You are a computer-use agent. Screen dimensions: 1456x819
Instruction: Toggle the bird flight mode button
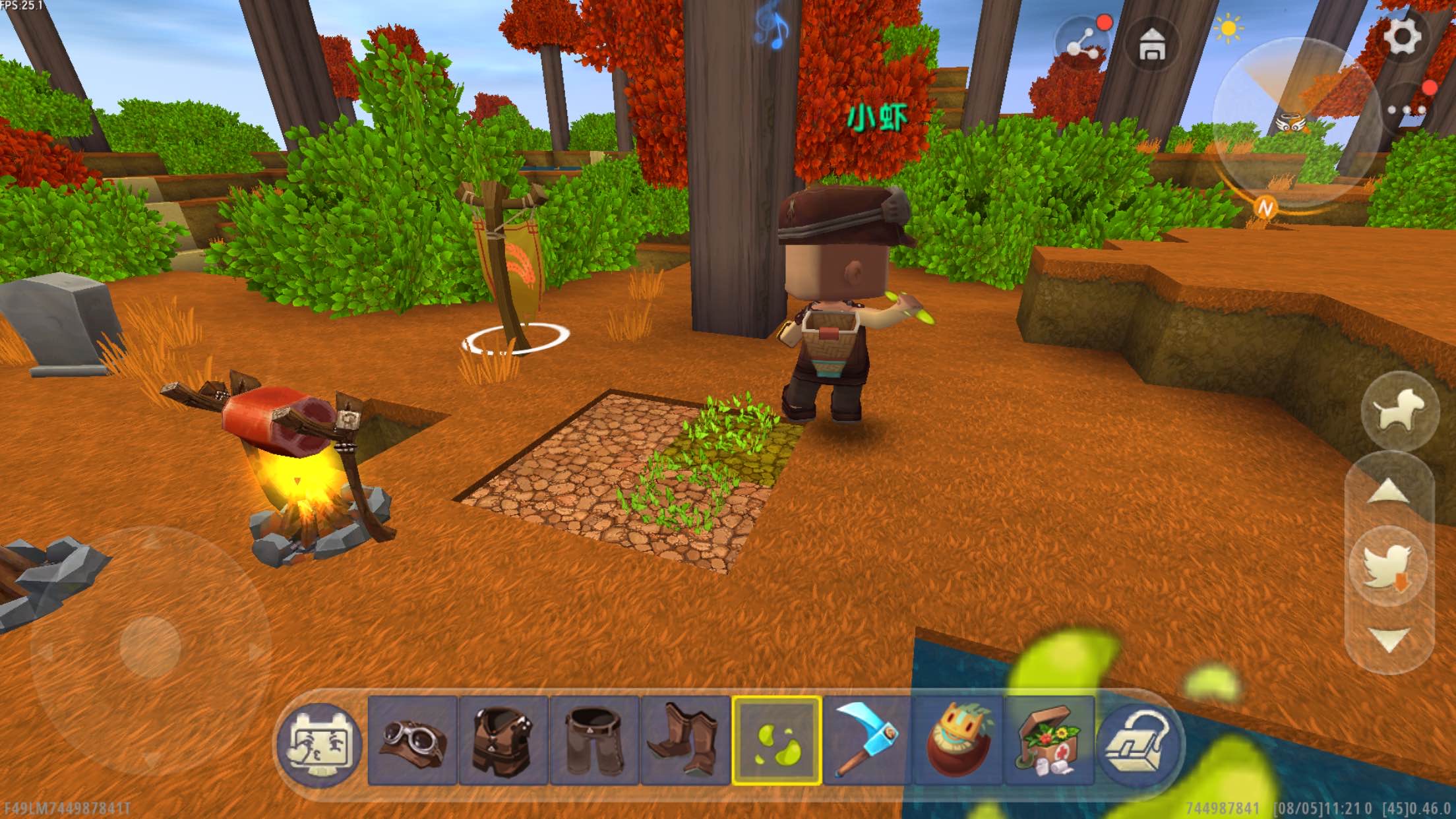1389,566
